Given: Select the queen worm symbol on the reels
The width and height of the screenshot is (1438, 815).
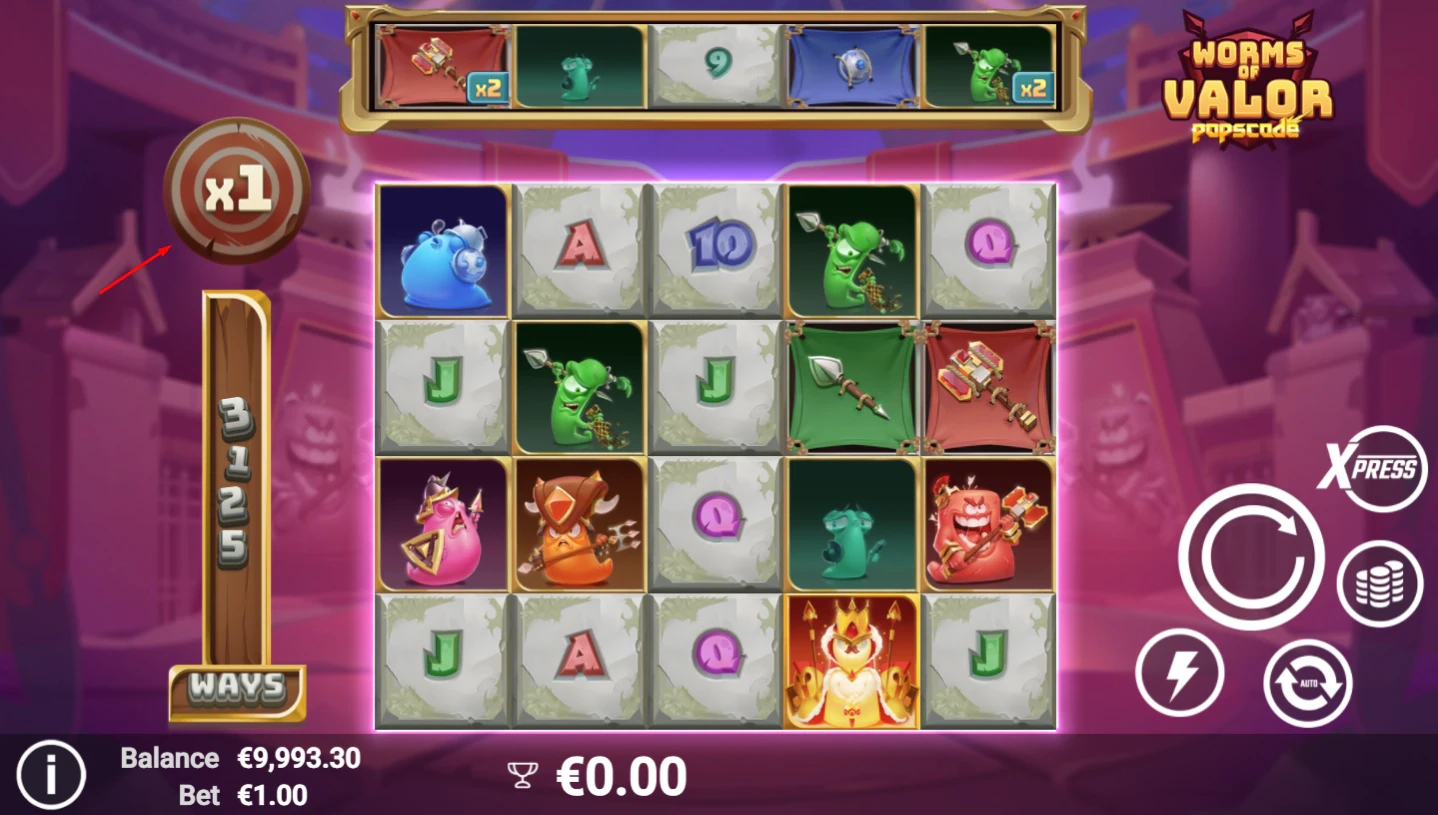Looking at the screenshot, I should [x=851, y=660].
